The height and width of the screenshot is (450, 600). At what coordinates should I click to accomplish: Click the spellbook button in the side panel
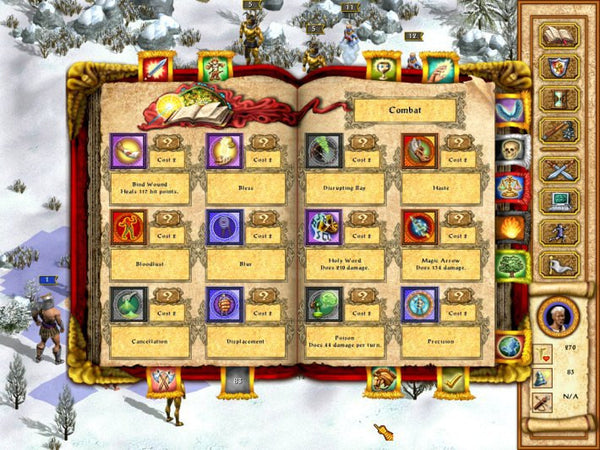pos(559,35)
